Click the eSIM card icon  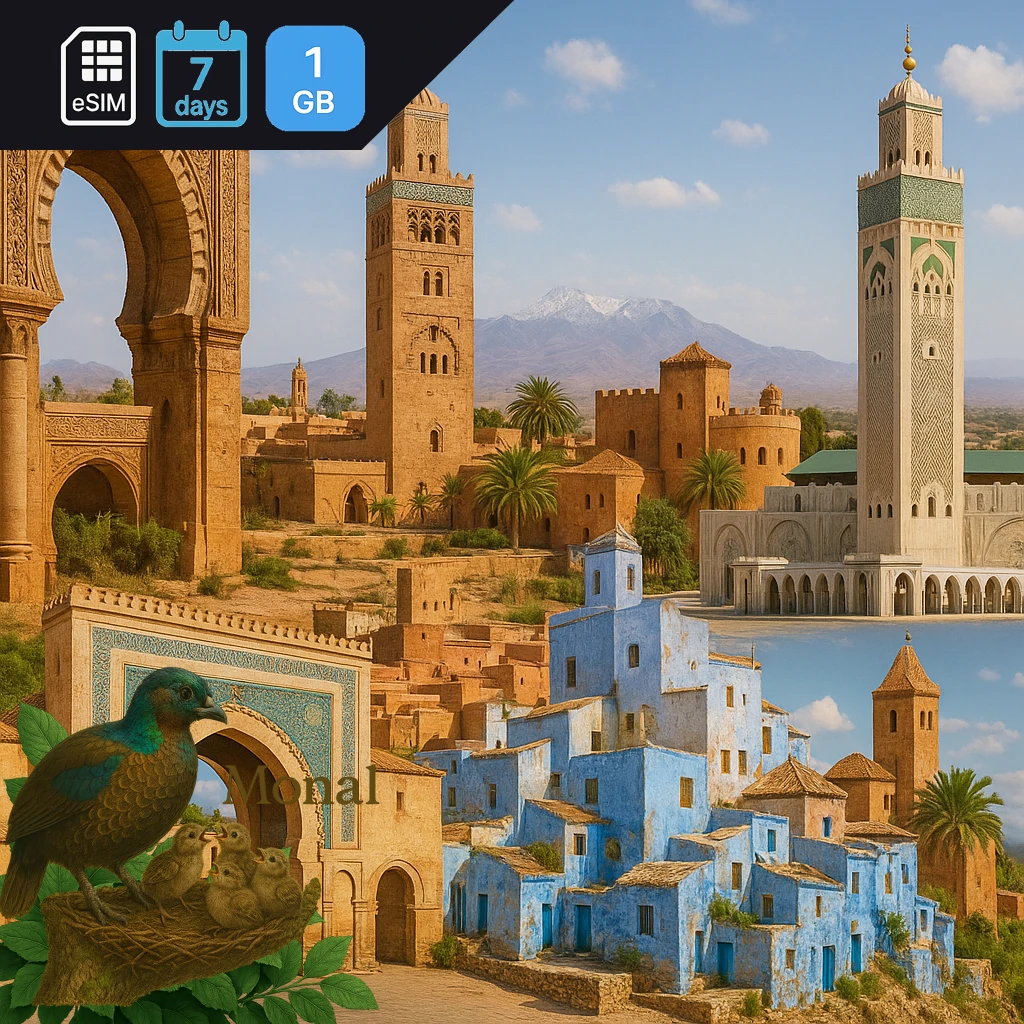tap(98, 76)
